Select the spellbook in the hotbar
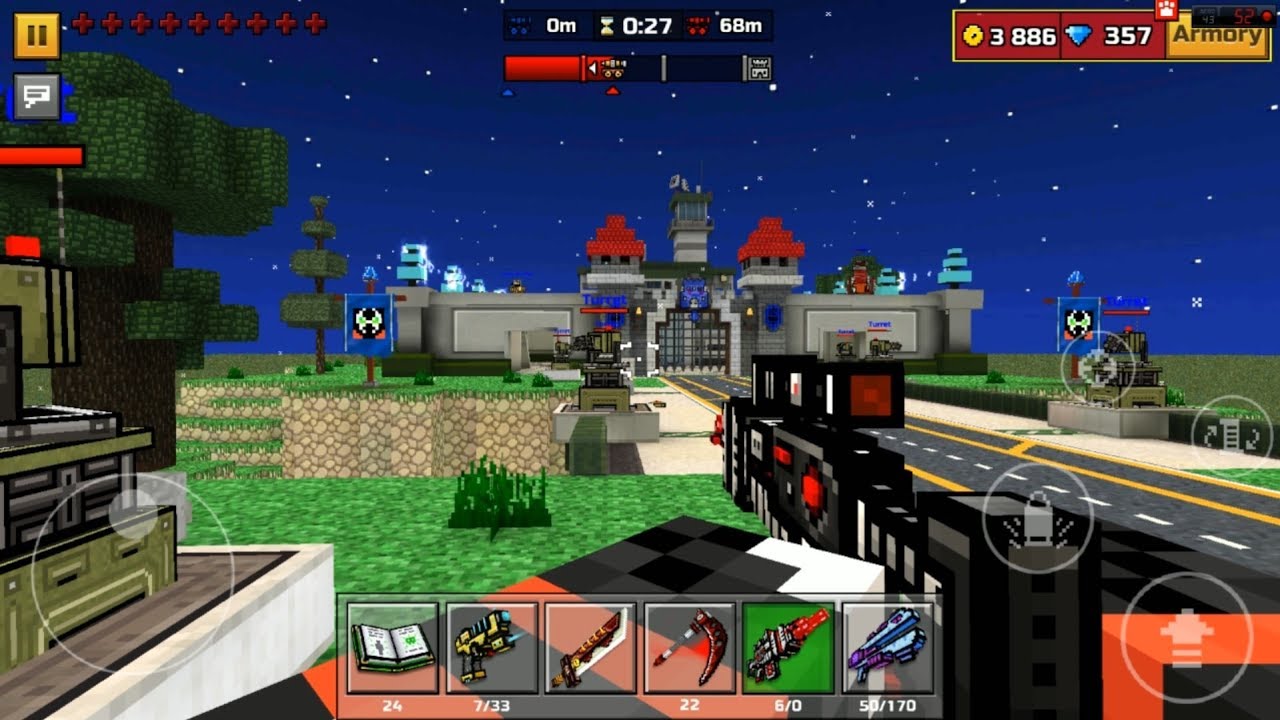 pos(392,645)
